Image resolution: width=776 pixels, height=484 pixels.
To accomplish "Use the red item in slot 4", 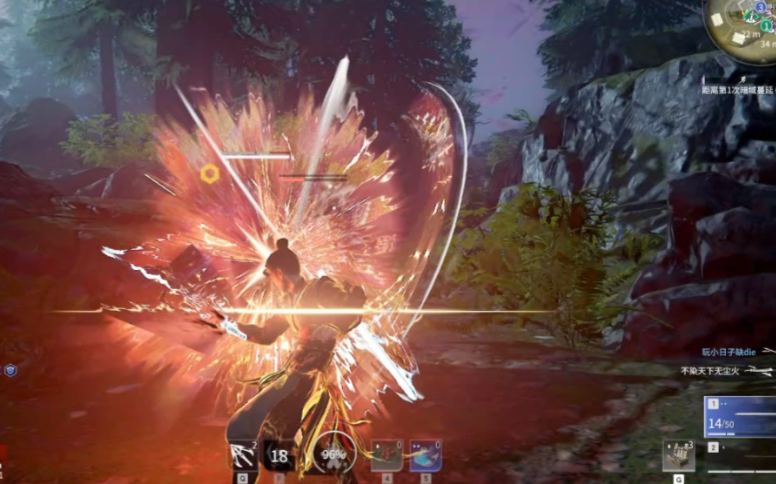I will (x=387, y=456).
